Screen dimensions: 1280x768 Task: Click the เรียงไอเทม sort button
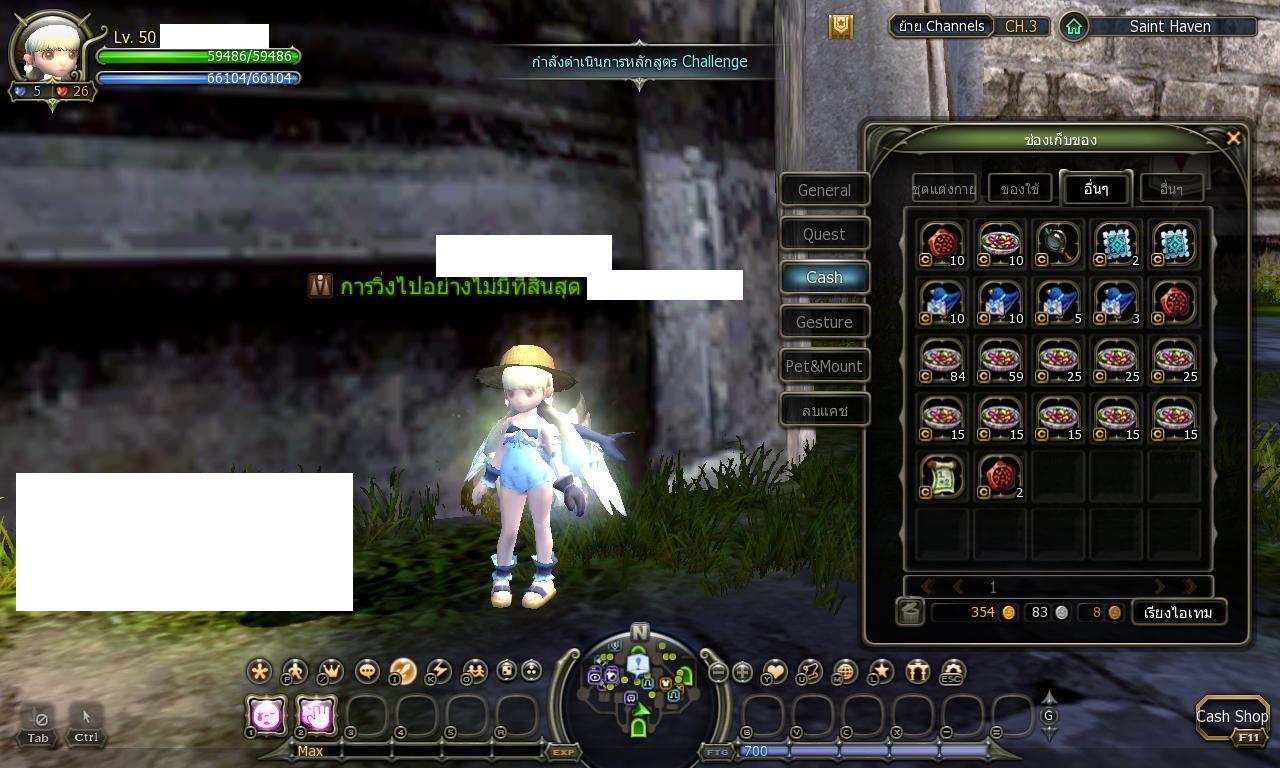click(x=1178, y=612)
